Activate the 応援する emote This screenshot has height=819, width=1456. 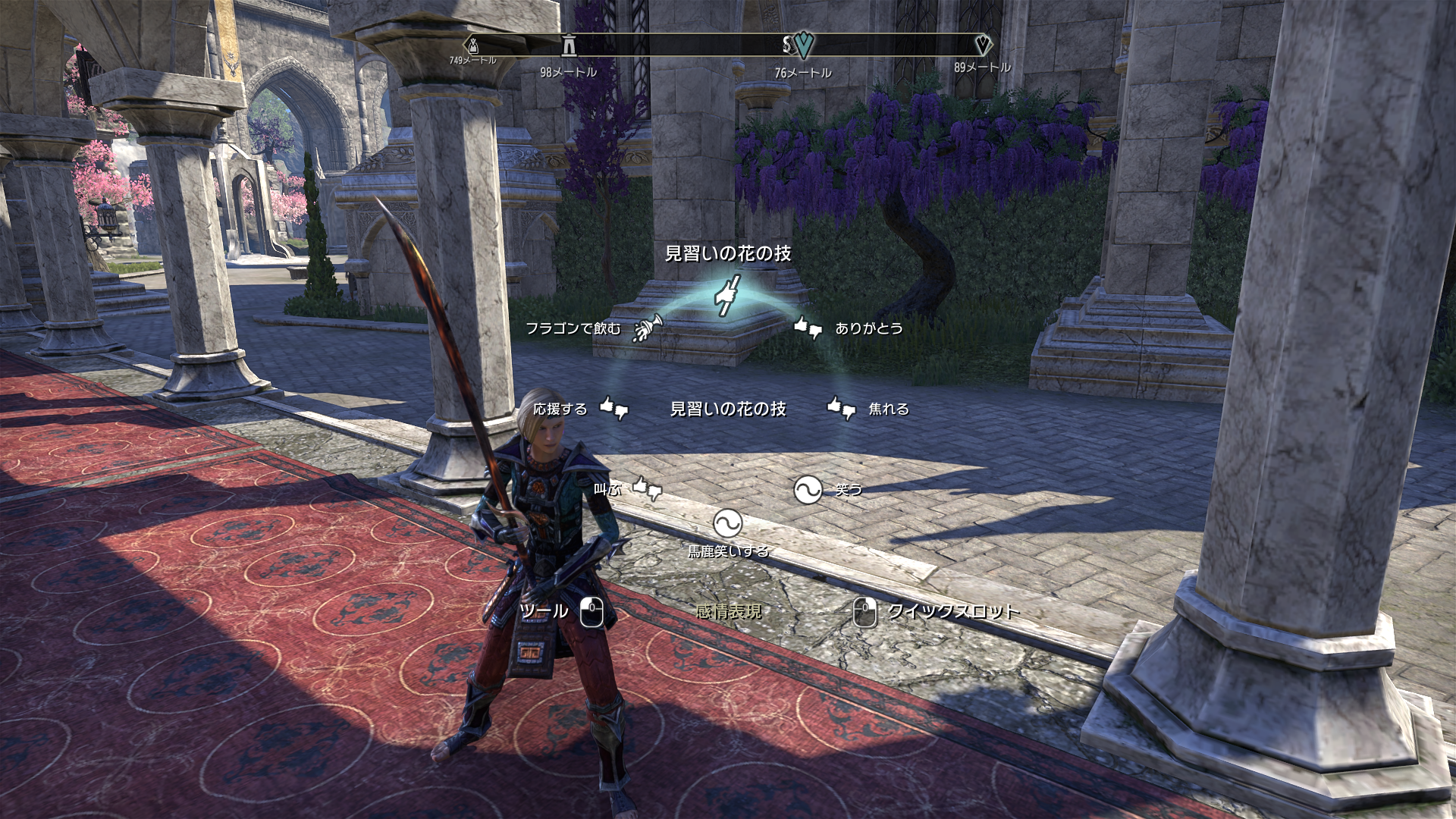click(613, 409)
